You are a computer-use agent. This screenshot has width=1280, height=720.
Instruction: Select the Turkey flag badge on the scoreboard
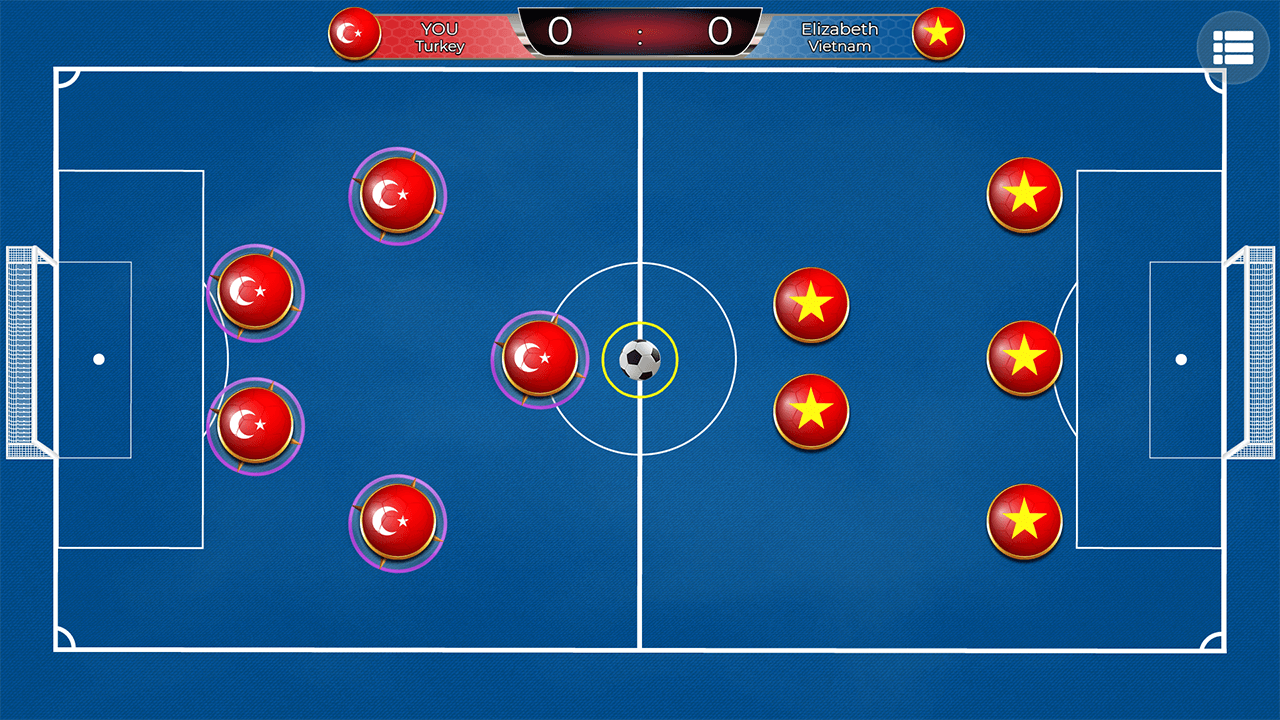[x=355, y=33]
